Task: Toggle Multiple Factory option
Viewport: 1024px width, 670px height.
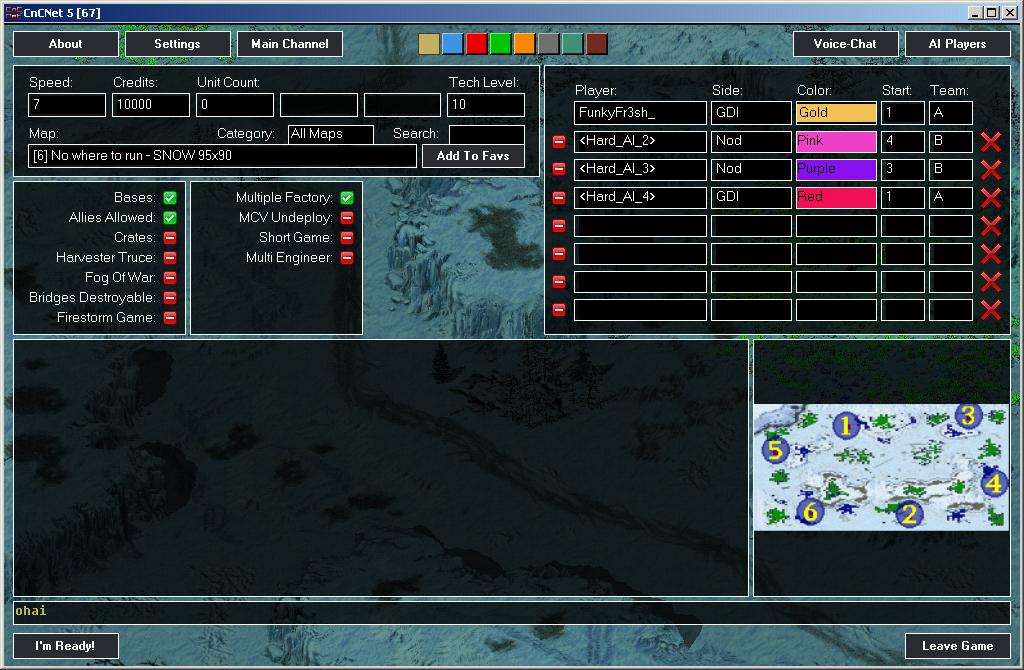Action: pyautogui.click(x=347, y=198)
